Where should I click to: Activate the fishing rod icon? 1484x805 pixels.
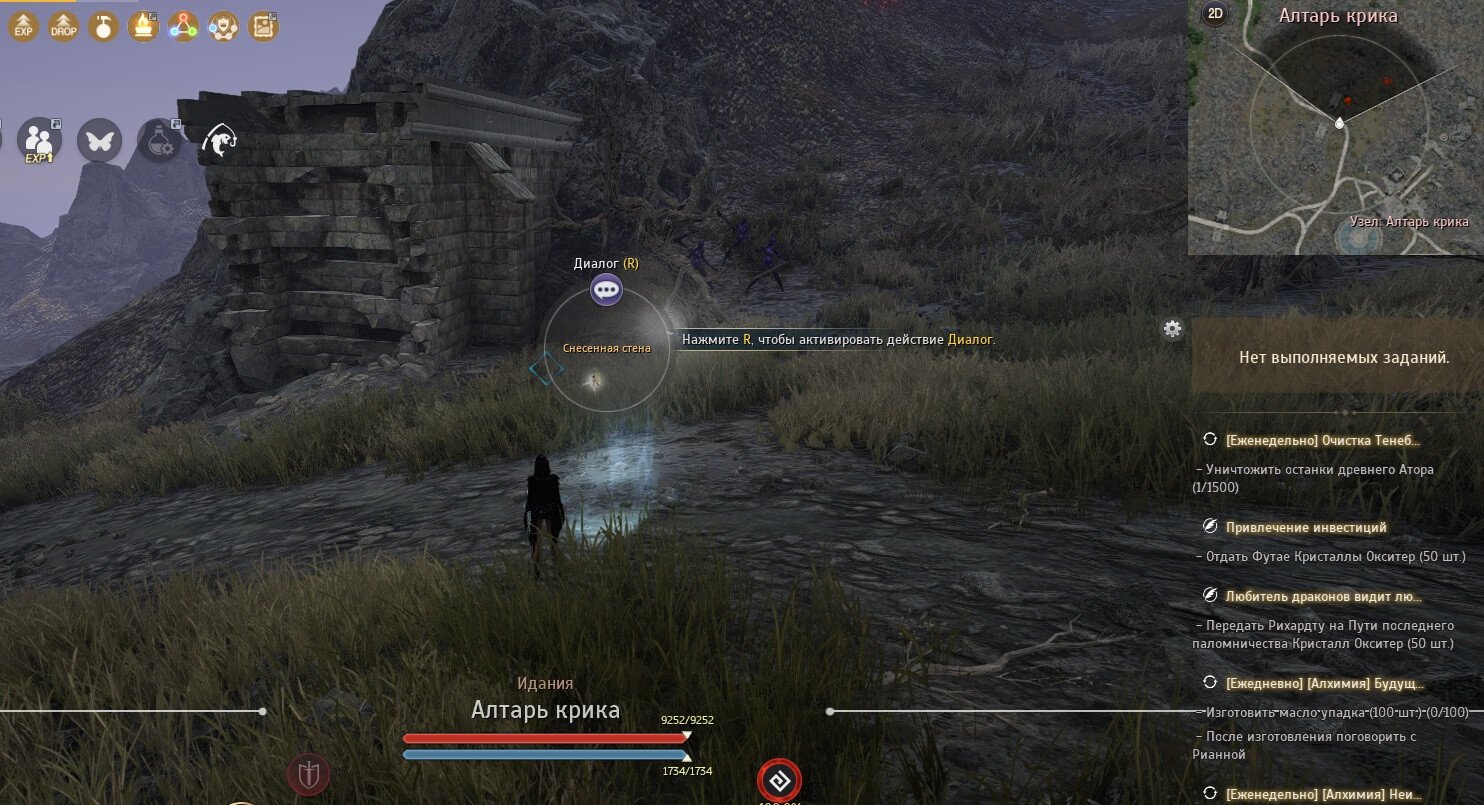click(x=220, y=142)
